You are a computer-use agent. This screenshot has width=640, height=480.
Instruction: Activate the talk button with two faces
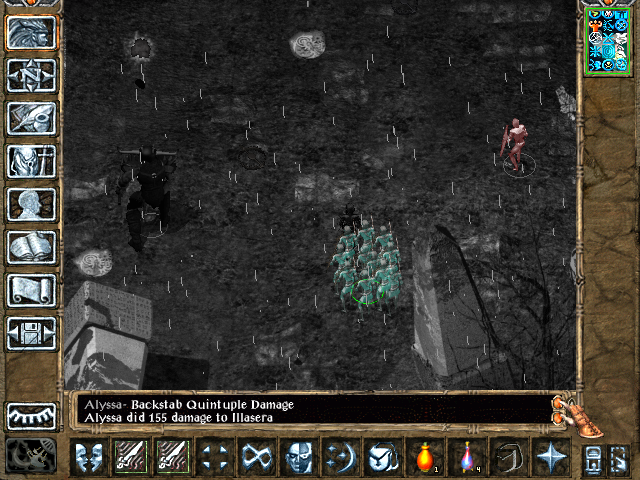pos(88,458)
